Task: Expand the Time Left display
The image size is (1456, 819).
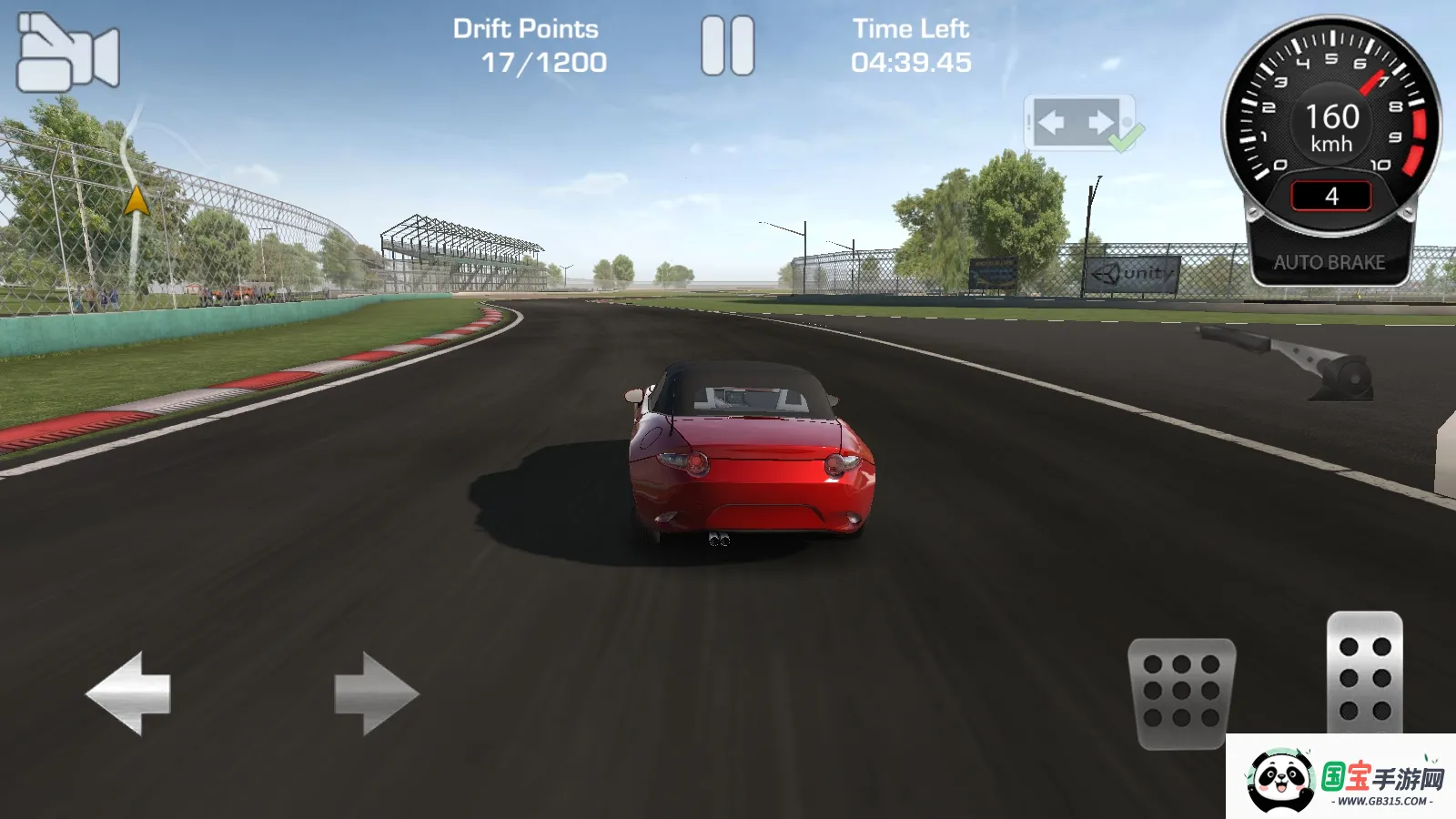Action: (912, 62)
